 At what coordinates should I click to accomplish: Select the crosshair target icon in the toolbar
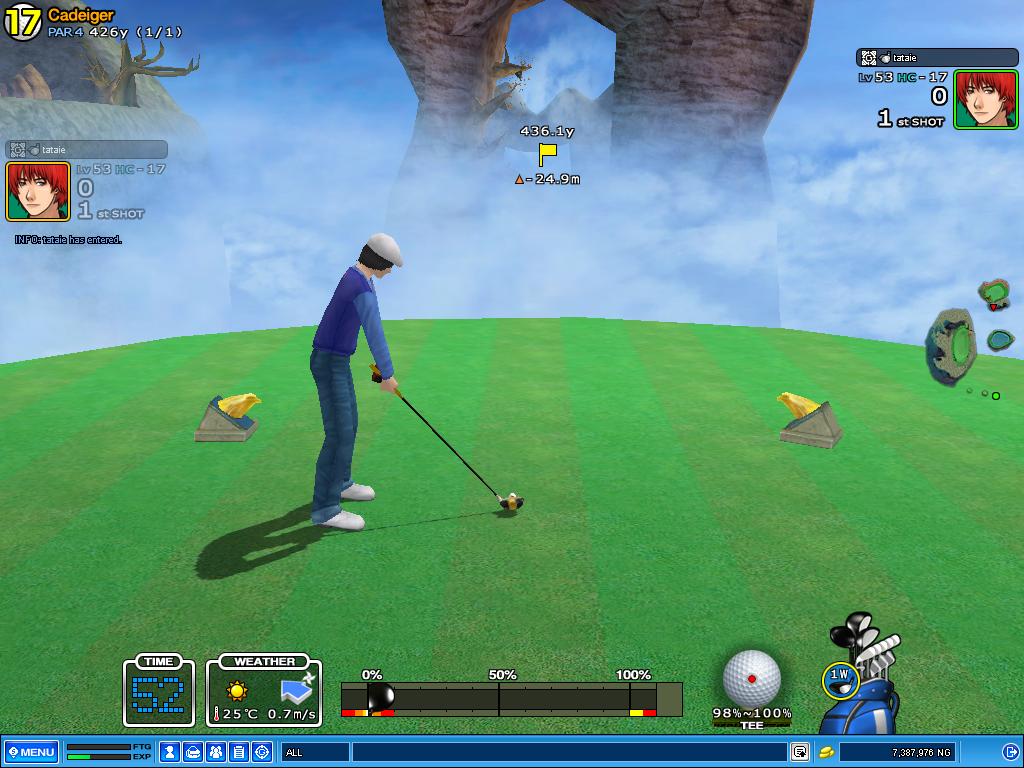coord(262,752)
